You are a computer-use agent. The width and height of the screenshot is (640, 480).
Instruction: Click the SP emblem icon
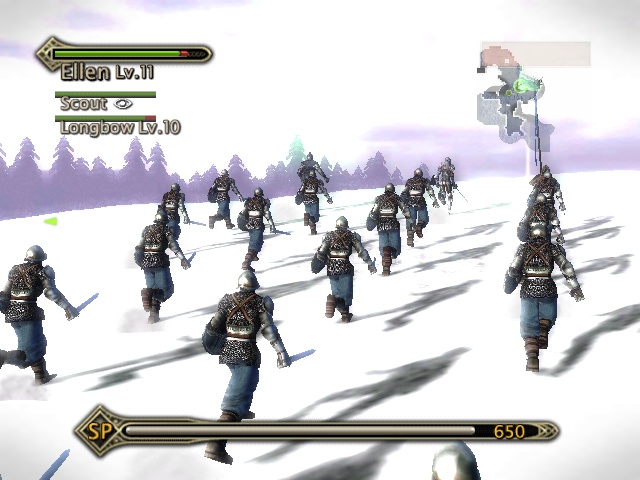click(97, 431)
